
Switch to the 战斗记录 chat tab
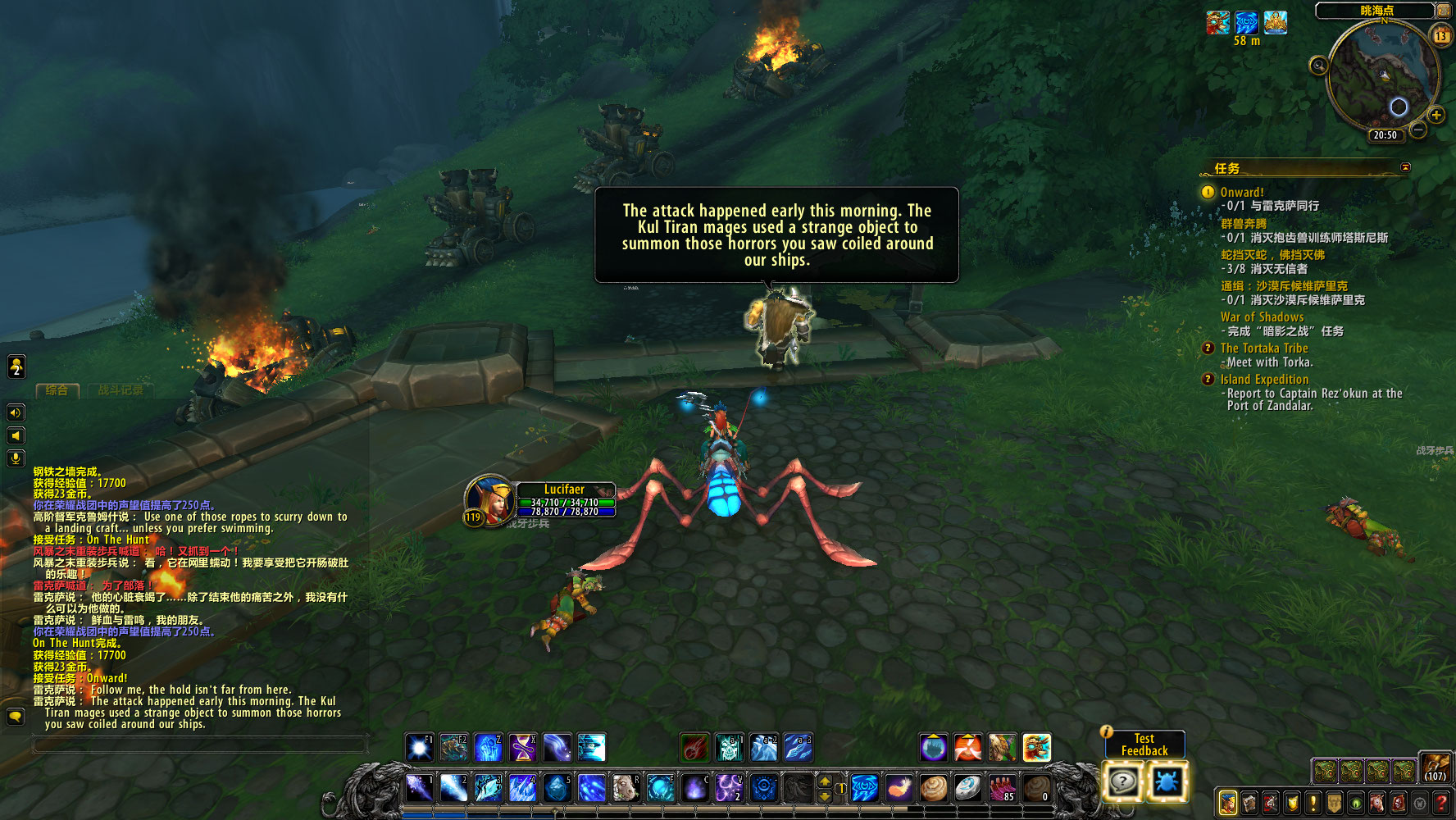(121, 390)
